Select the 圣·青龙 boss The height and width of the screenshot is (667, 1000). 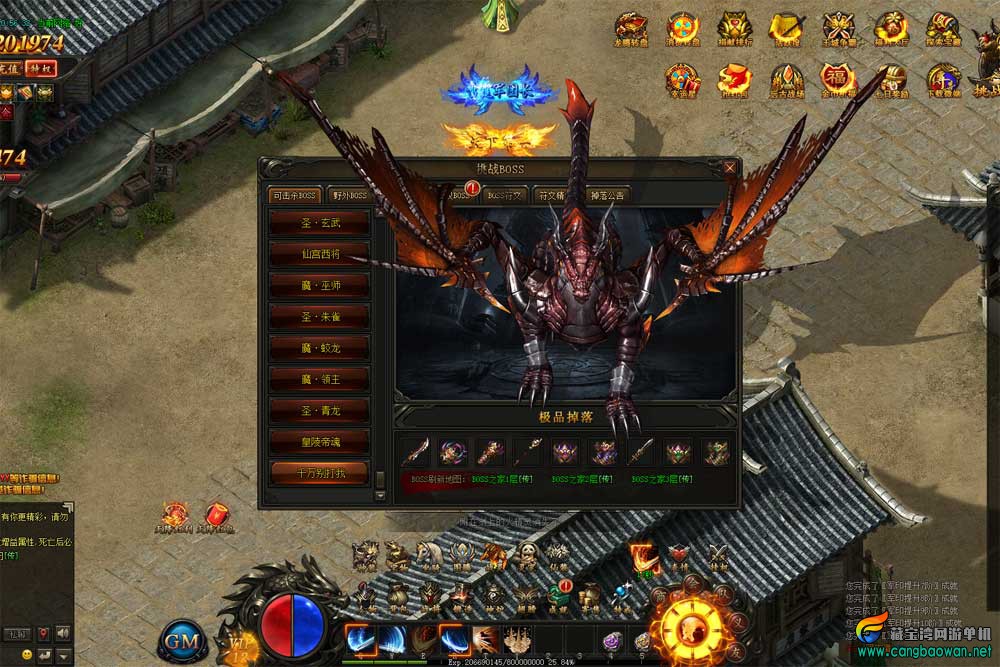[320, 410]
